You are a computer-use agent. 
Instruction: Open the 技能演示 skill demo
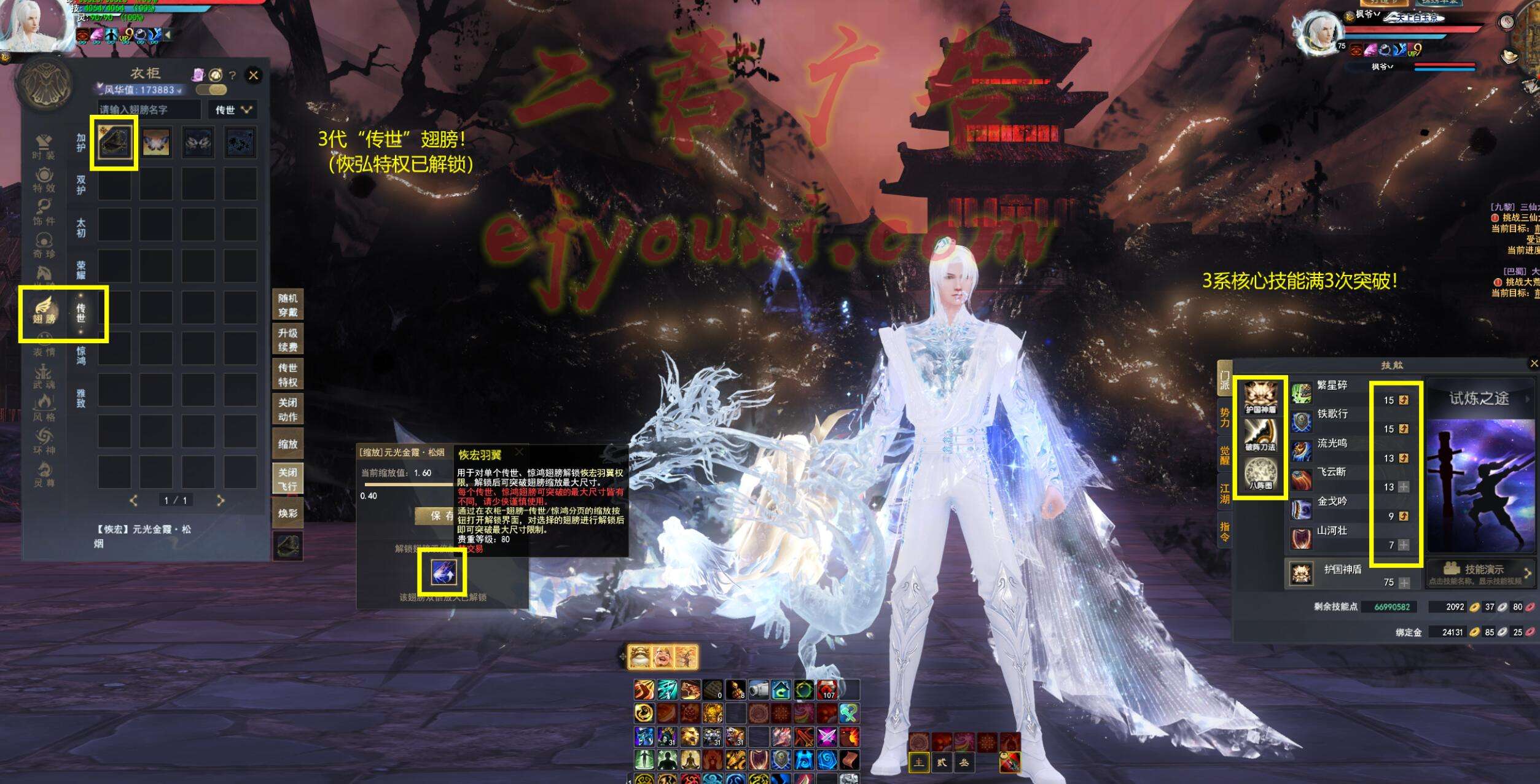(1479, 571)
